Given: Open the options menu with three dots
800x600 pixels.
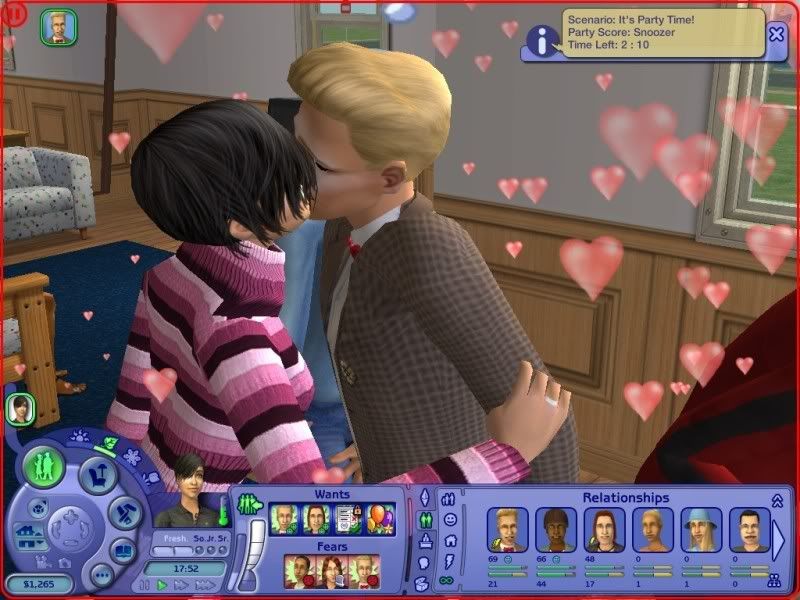Looking at the screenshot, I should tap(101, 574).
